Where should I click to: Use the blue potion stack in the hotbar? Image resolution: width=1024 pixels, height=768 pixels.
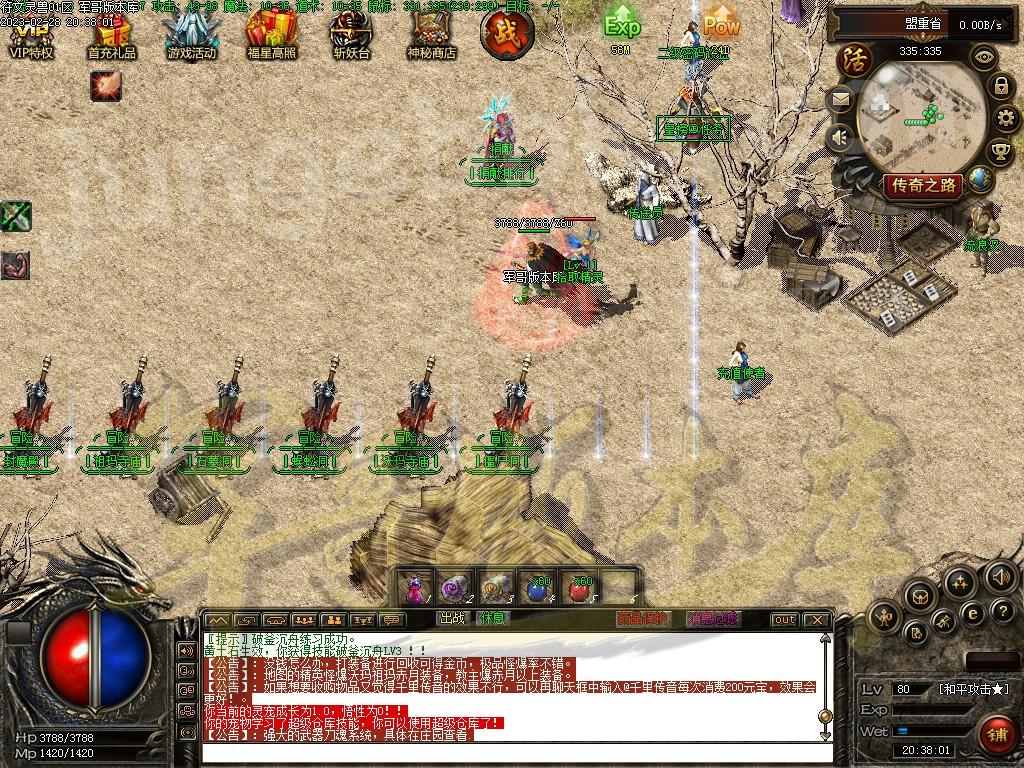pos(538,588)
